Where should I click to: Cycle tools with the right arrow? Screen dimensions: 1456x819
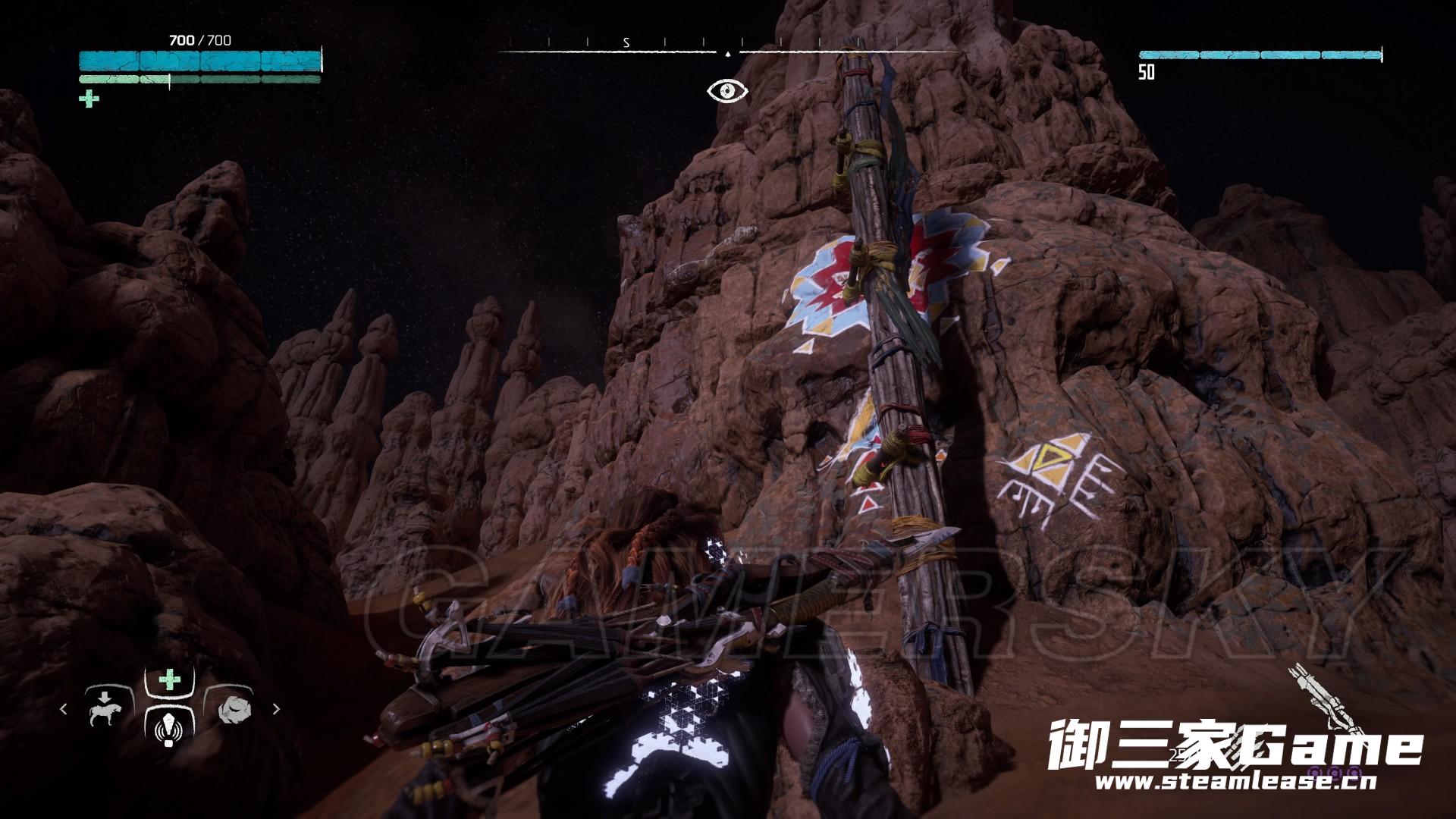(x=276, y=709)
